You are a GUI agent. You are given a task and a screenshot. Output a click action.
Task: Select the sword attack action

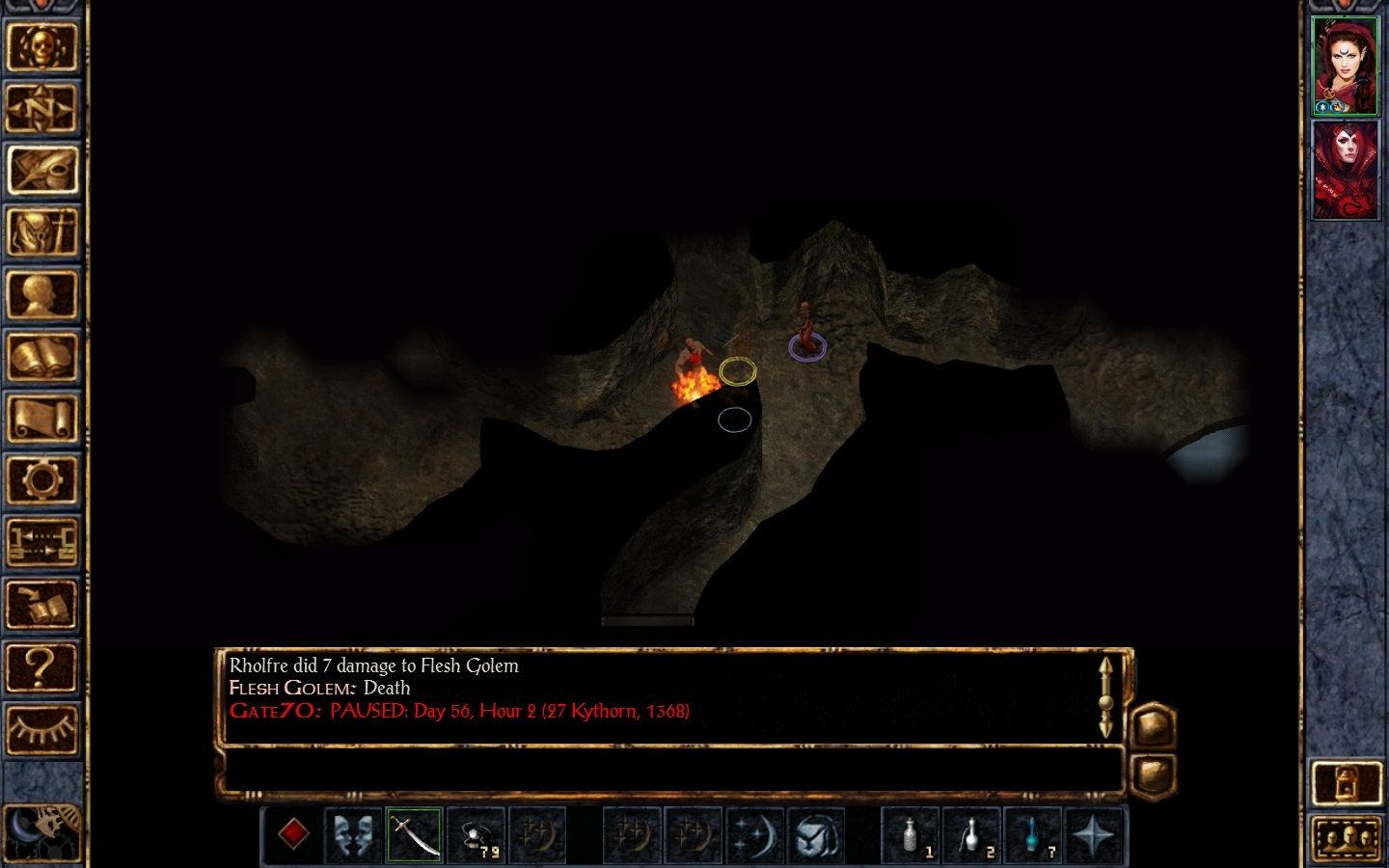[x=413, y=834]
